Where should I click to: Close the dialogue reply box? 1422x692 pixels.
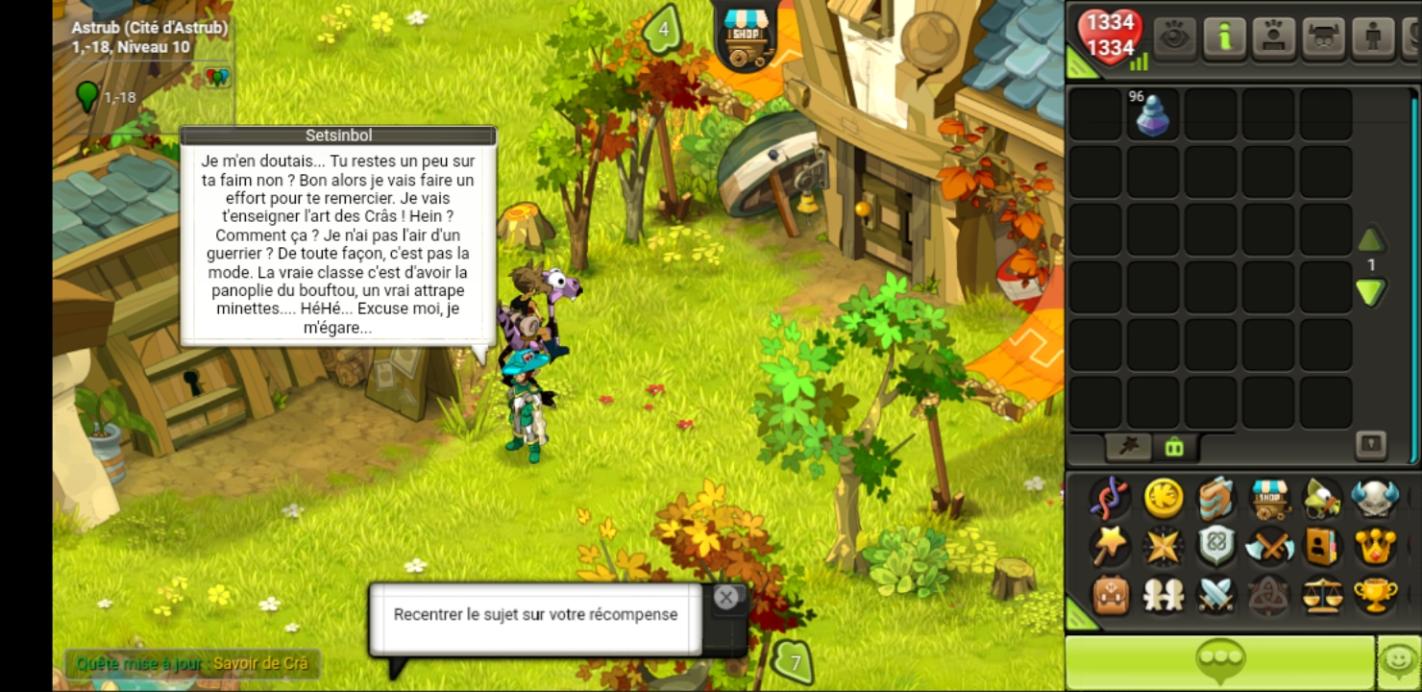pyautogui.click(x=726, y=598)
